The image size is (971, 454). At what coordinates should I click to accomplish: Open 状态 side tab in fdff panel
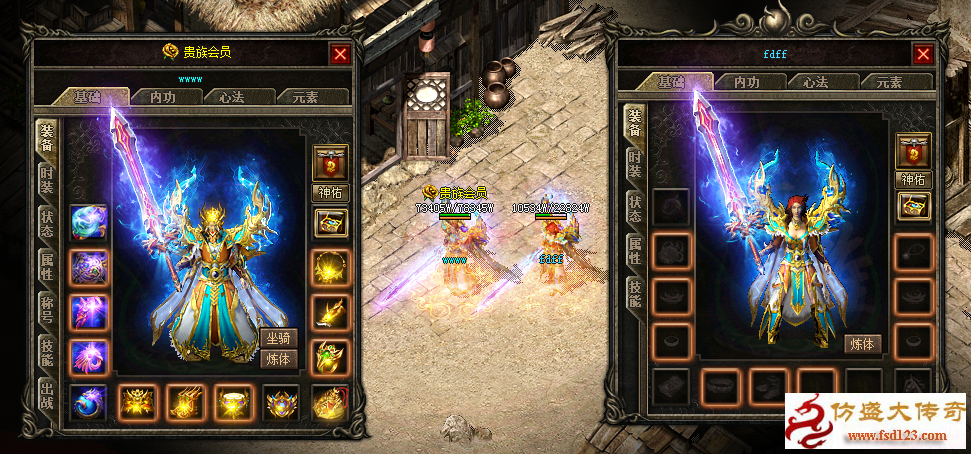(x=634, y=208)
